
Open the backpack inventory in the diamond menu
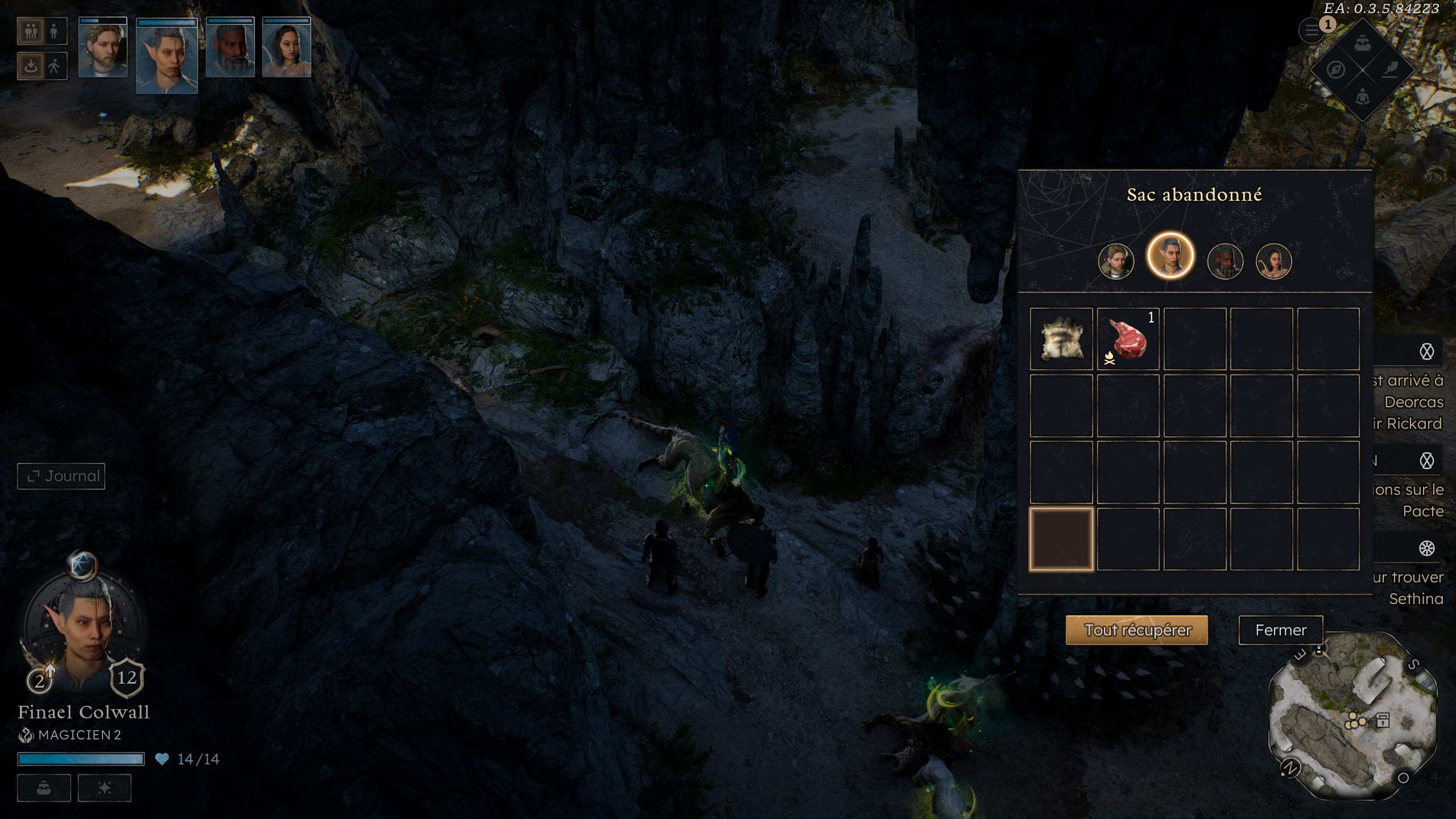click(x=1362, y=43)
